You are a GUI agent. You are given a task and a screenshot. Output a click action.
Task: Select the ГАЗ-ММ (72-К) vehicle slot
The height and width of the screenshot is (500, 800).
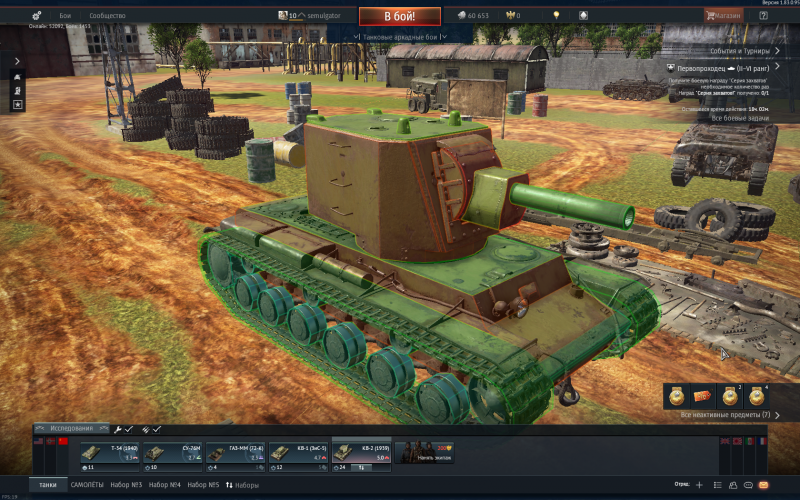pos(236,453)
